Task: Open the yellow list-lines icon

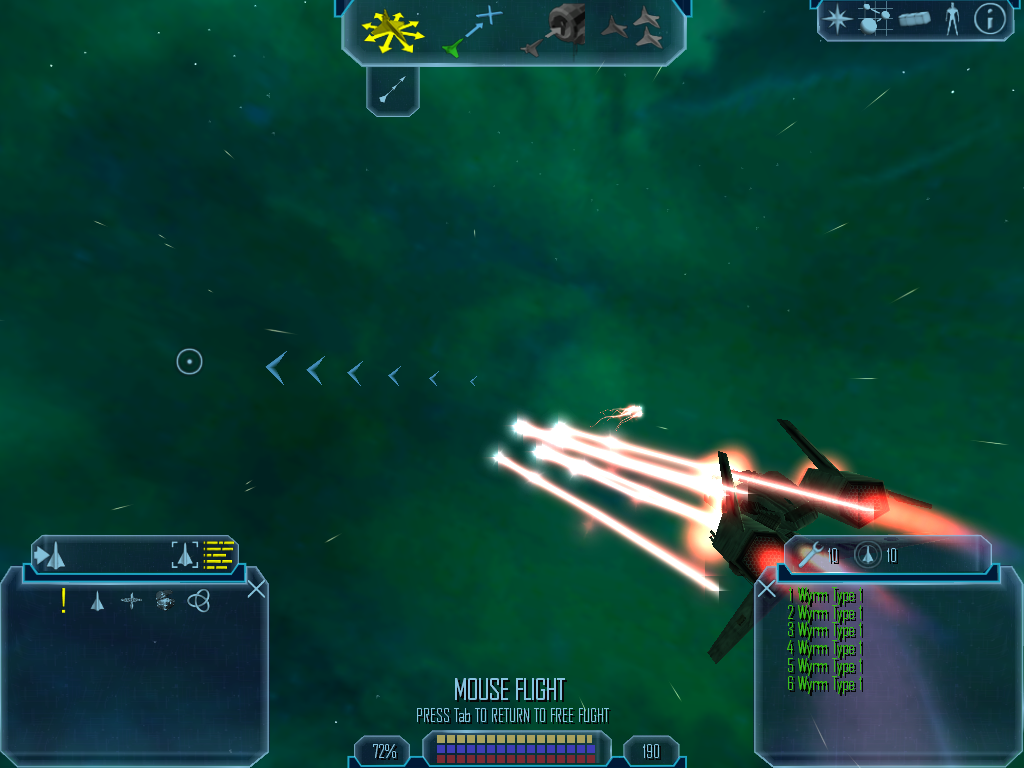Action: (x=219, y=554)
